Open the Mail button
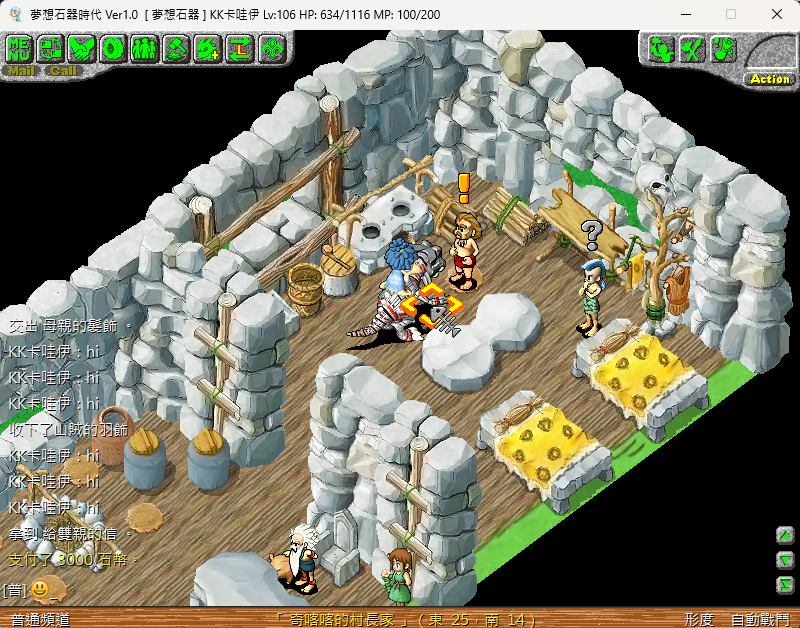Viewport: 800px width, 628px height. [x=20, y=71]
